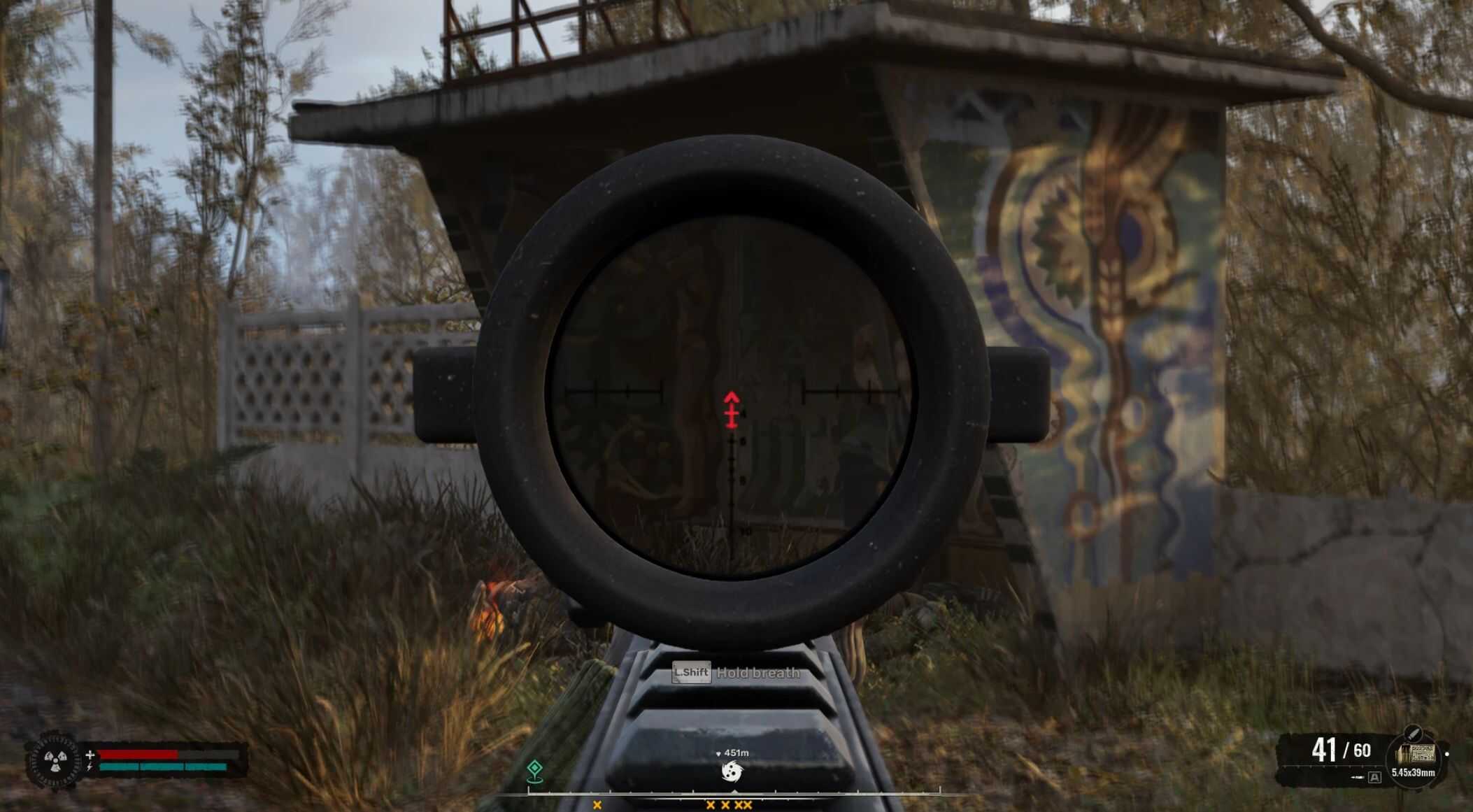Select the health cross icon

[90, 755]
